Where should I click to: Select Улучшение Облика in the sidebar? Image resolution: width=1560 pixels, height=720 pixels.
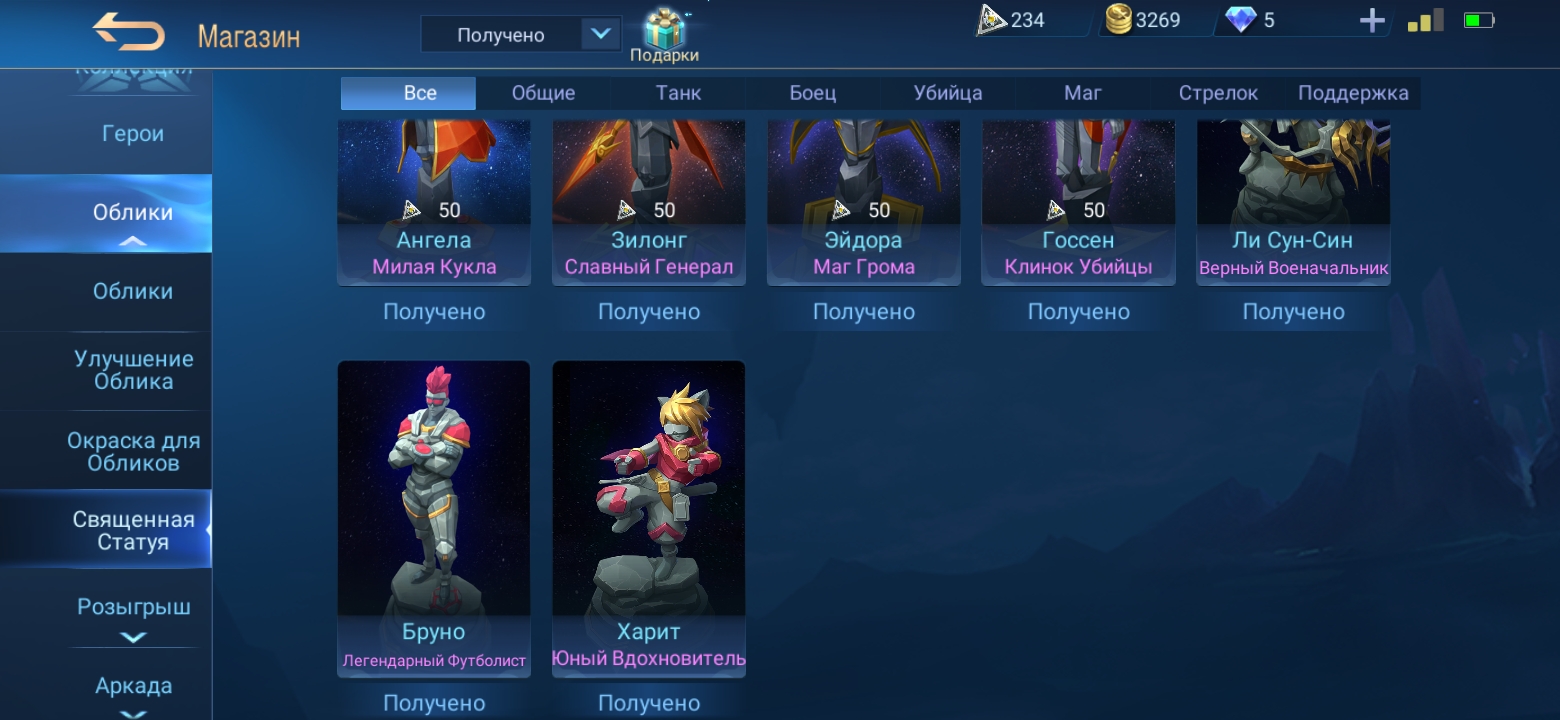[133, 370]
